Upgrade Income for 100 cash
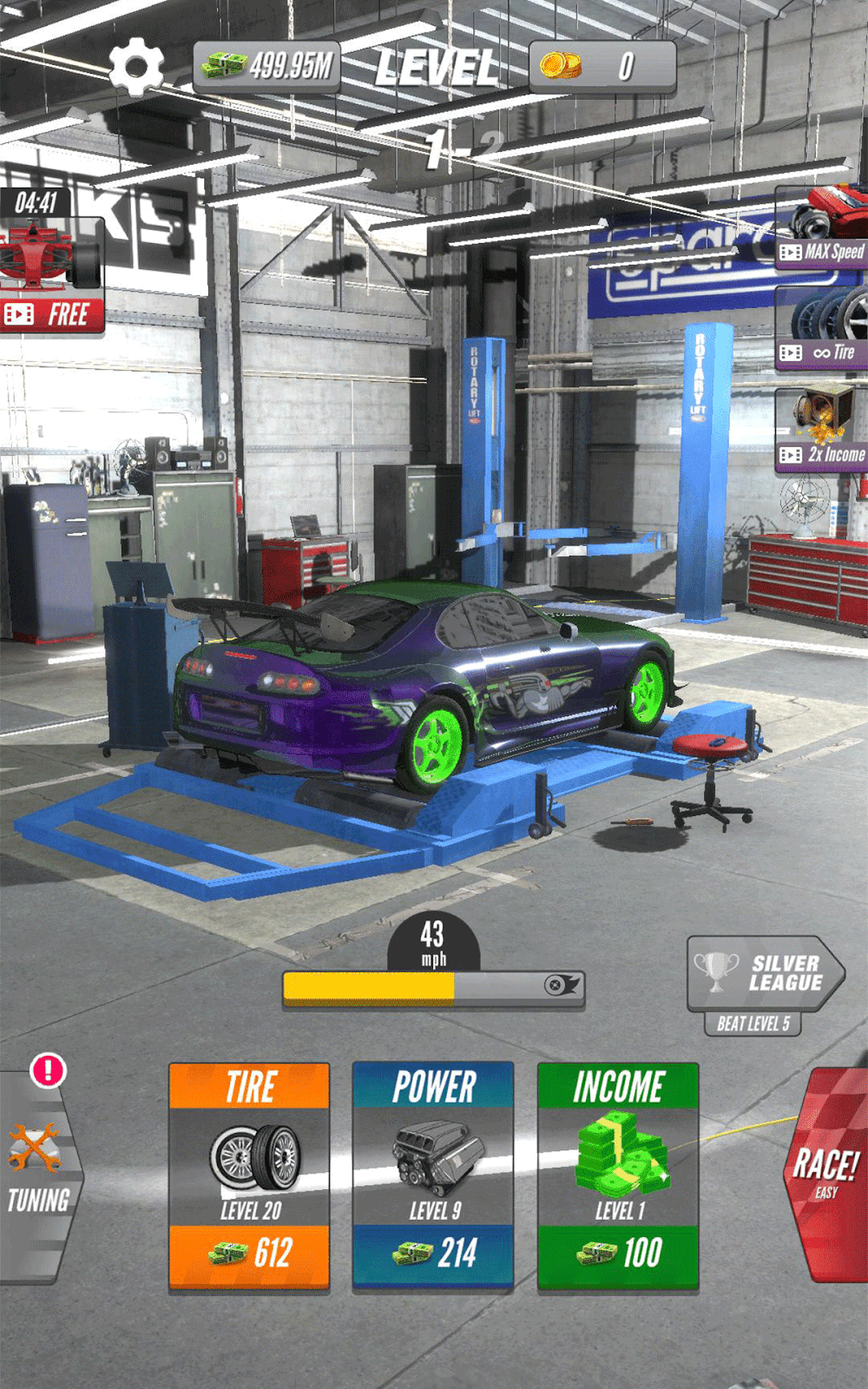The height and width of the screenshot is (1389, 868). point(618,1175)
